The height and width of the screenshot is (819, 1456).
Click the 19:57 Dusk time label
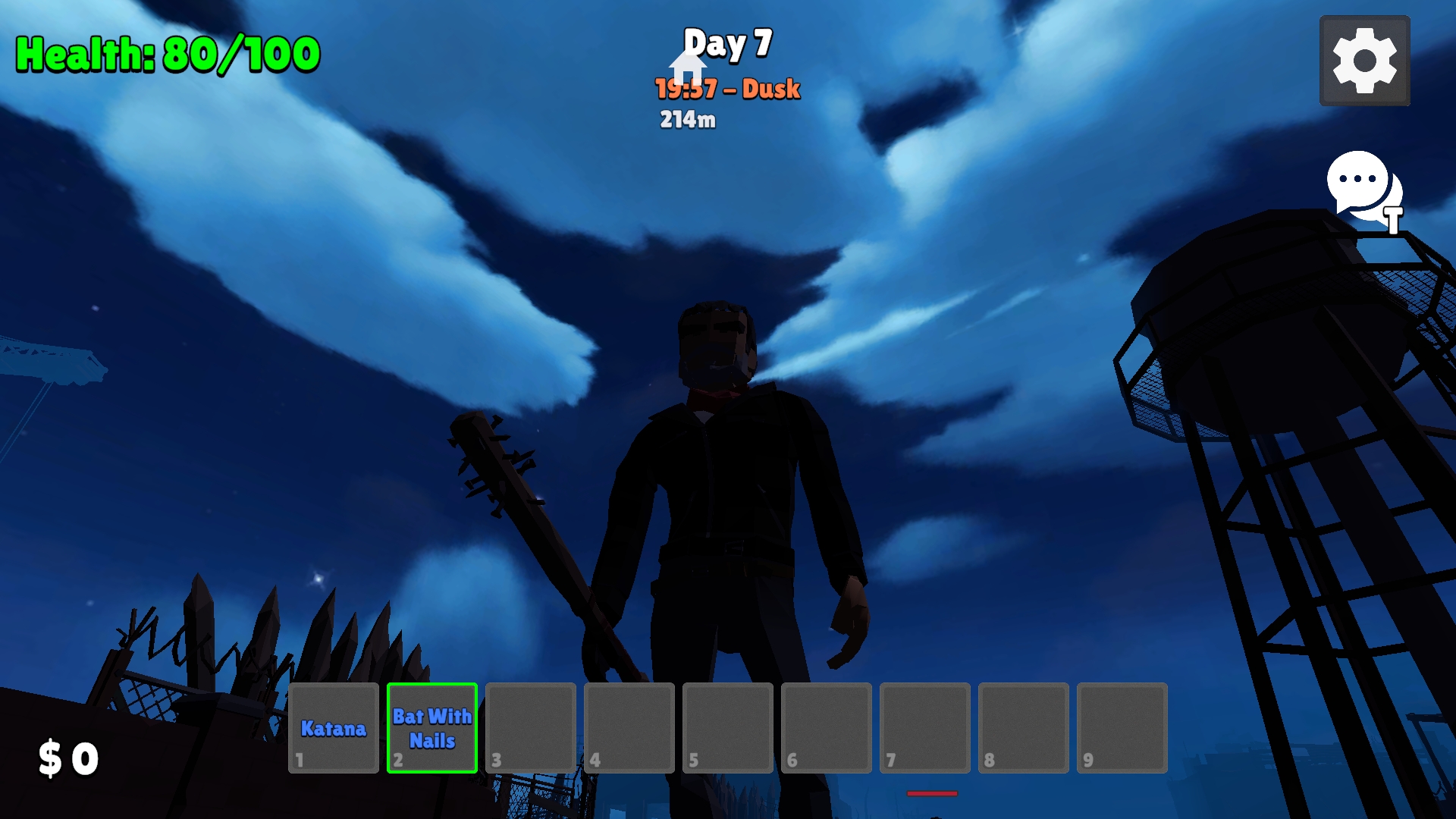point(726,89)
